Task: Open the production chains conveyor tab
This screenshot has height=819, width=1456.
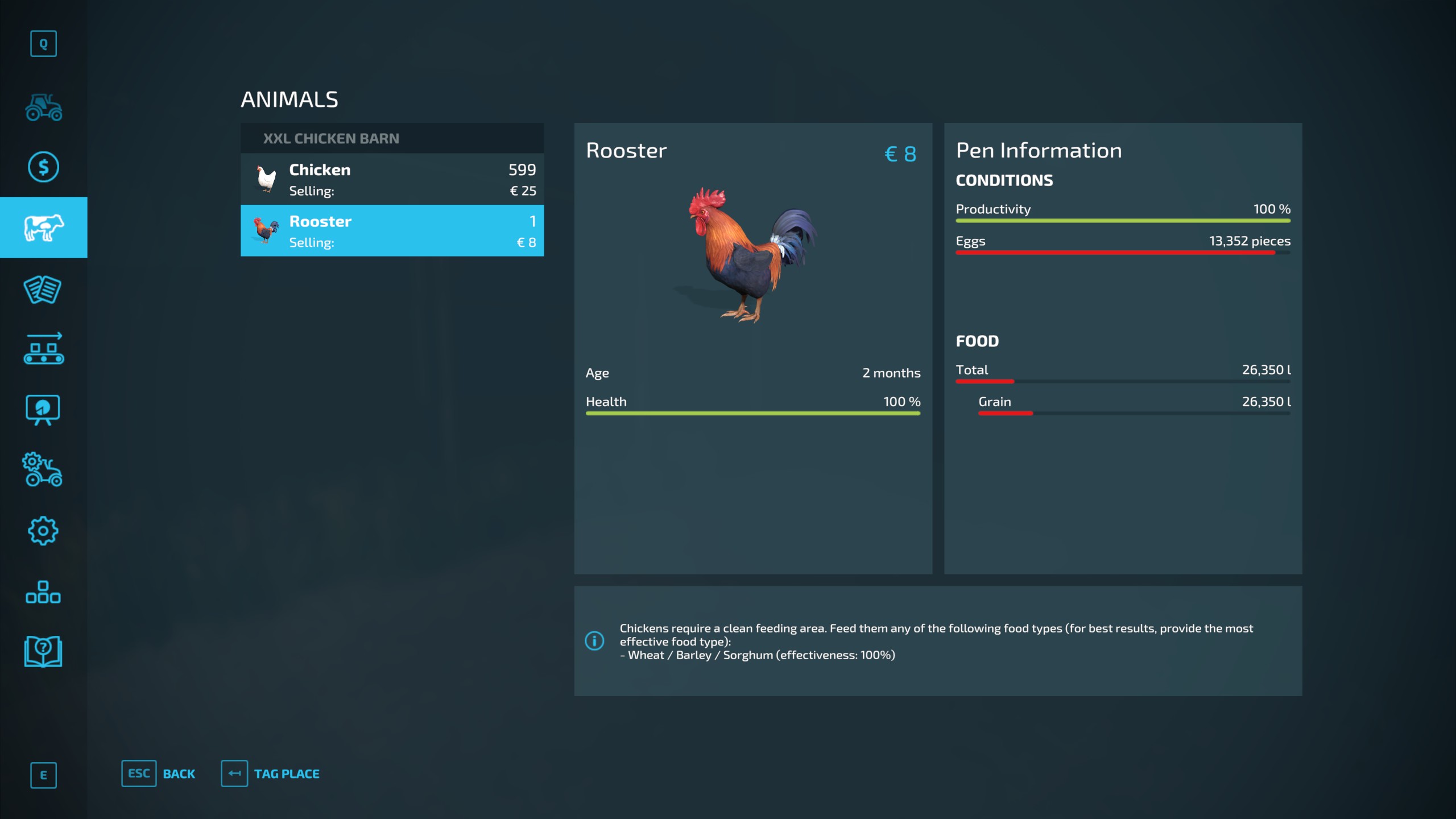Action: tap(43, 348)
